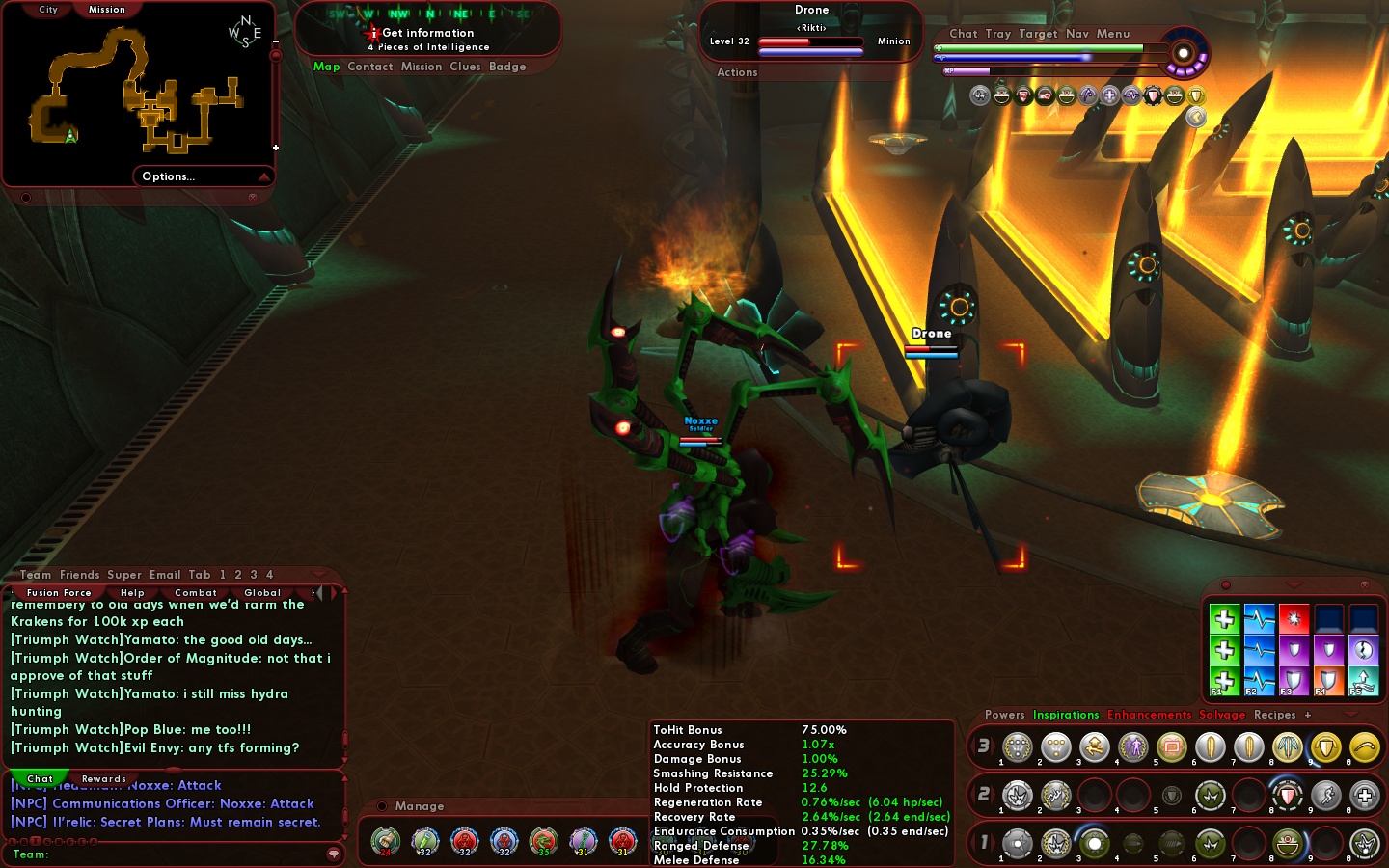
Task: Open the main Menu
Action: [1113, 34]
